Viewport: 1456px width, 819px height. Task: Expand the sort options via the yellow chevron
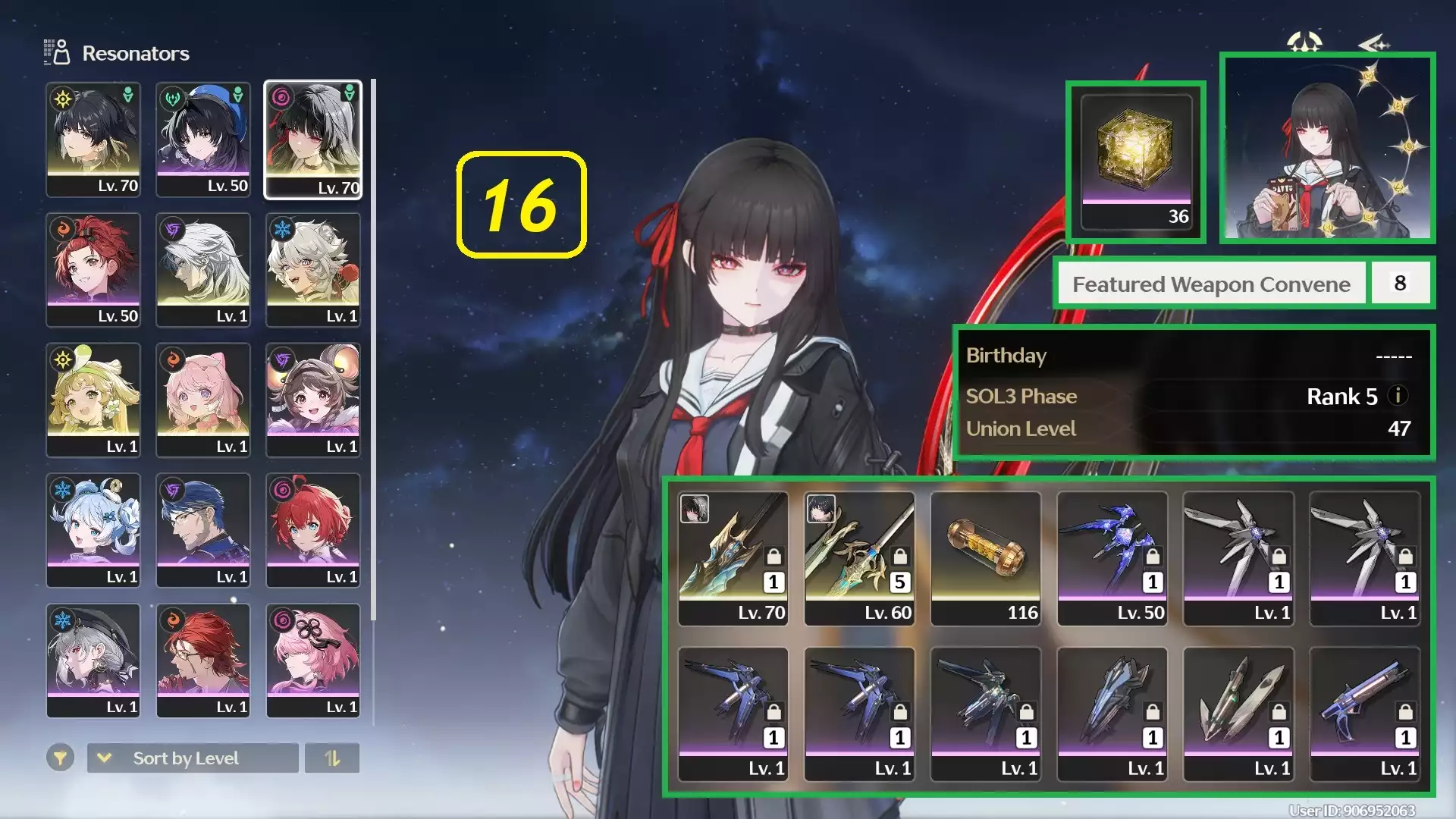(102, 758)
